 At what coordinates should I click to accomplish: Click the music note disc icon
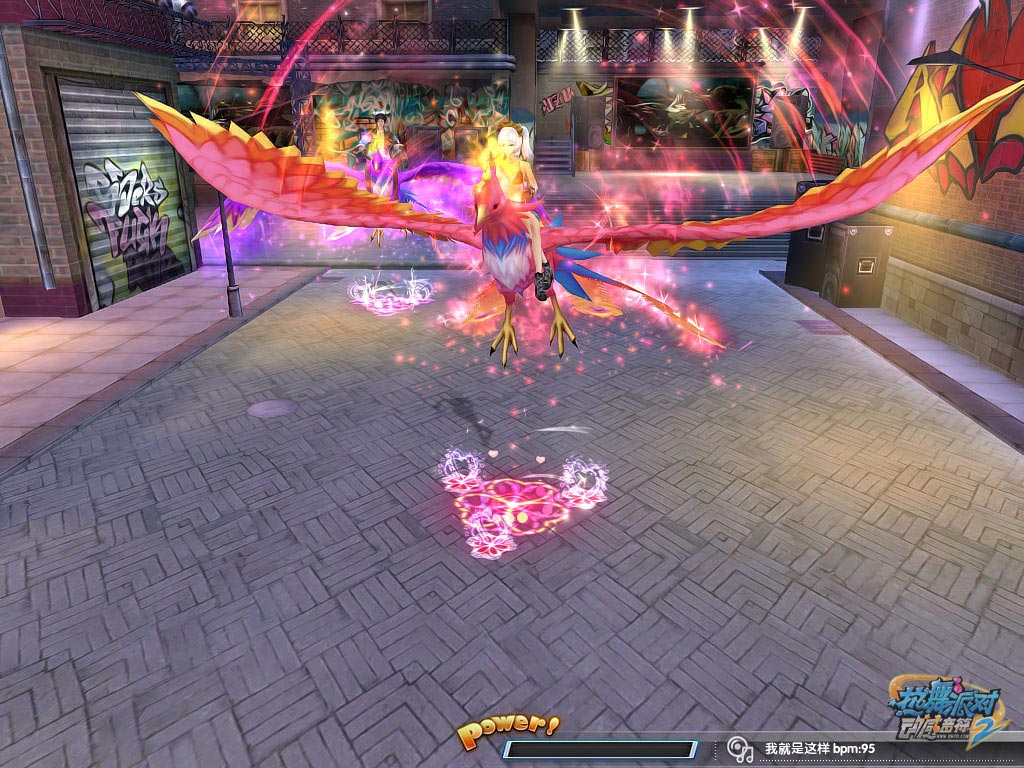[x=739, y=748]
